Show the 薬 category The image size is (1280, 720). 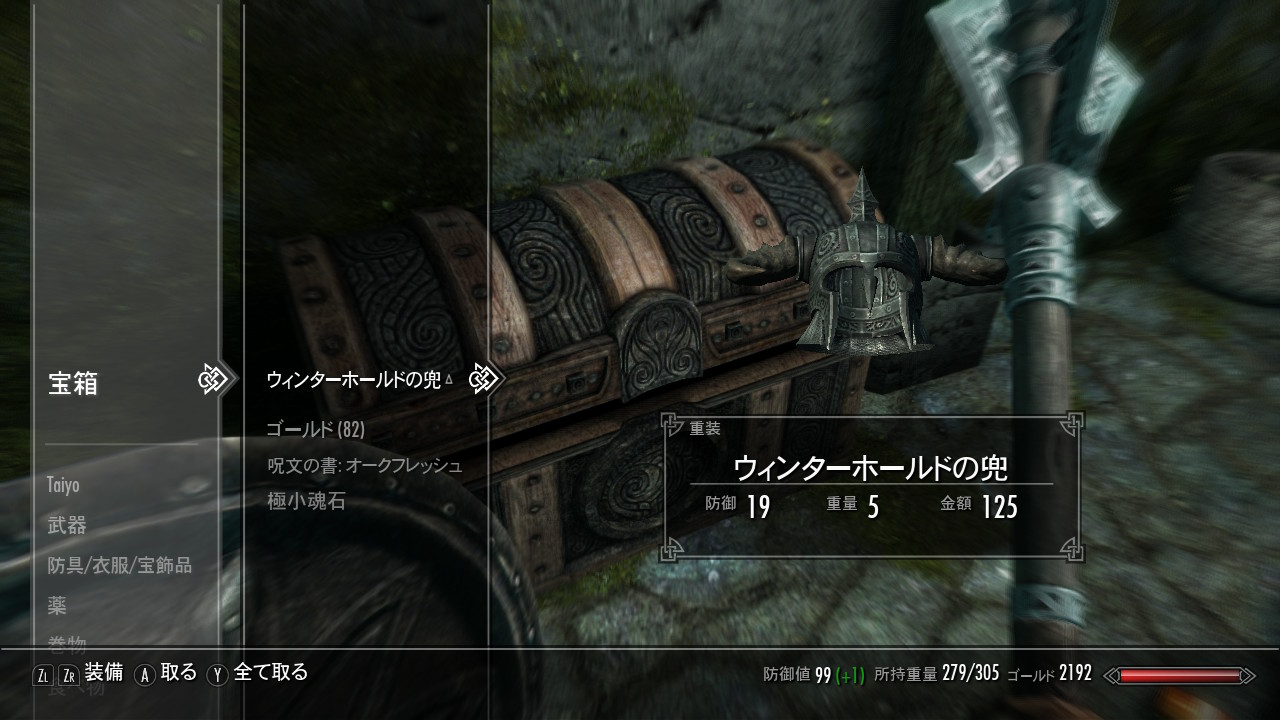[57, 605]
